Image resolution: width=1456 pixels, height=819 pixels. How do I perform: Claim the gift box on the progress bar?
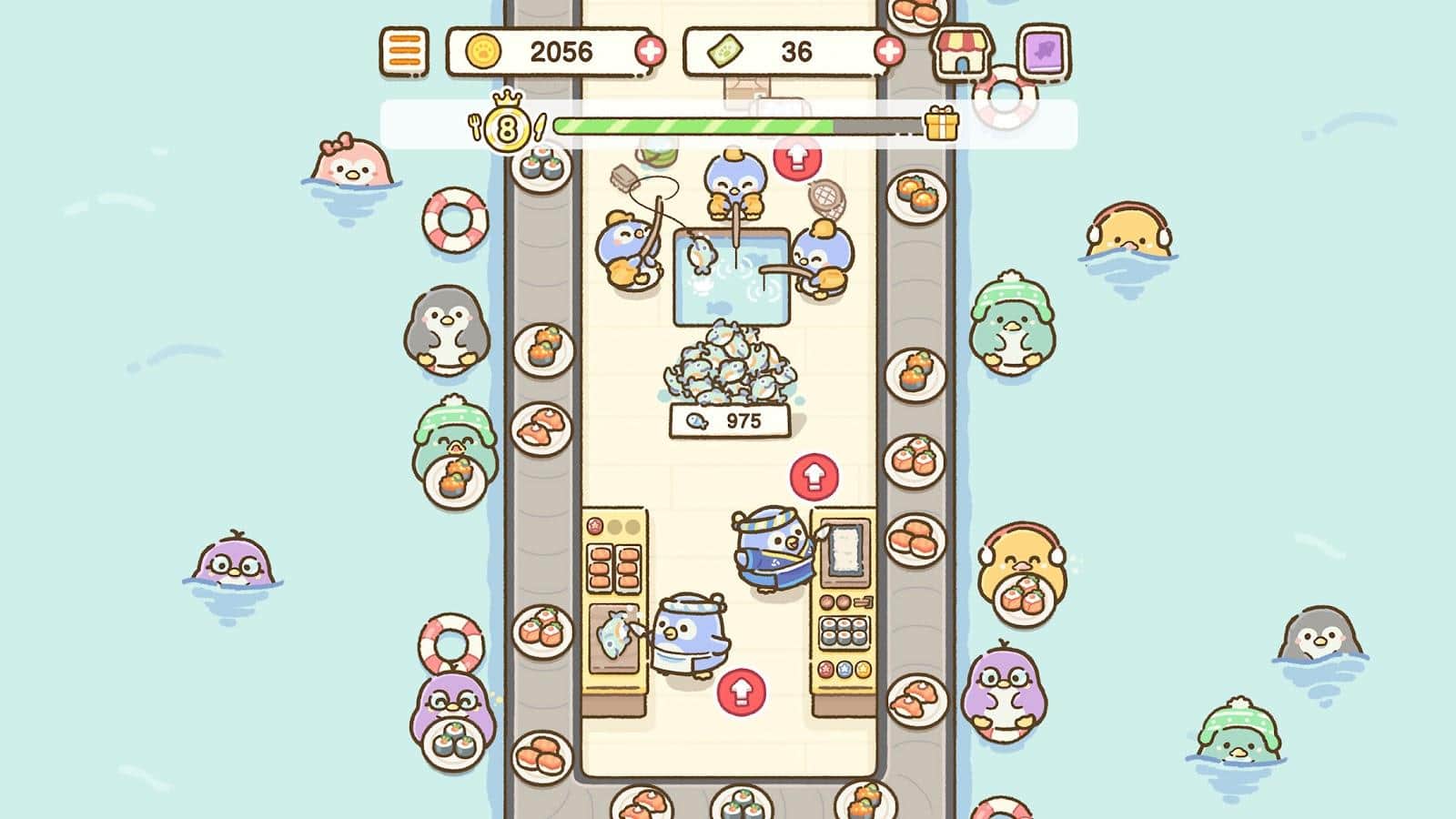[x=942, y=124]
